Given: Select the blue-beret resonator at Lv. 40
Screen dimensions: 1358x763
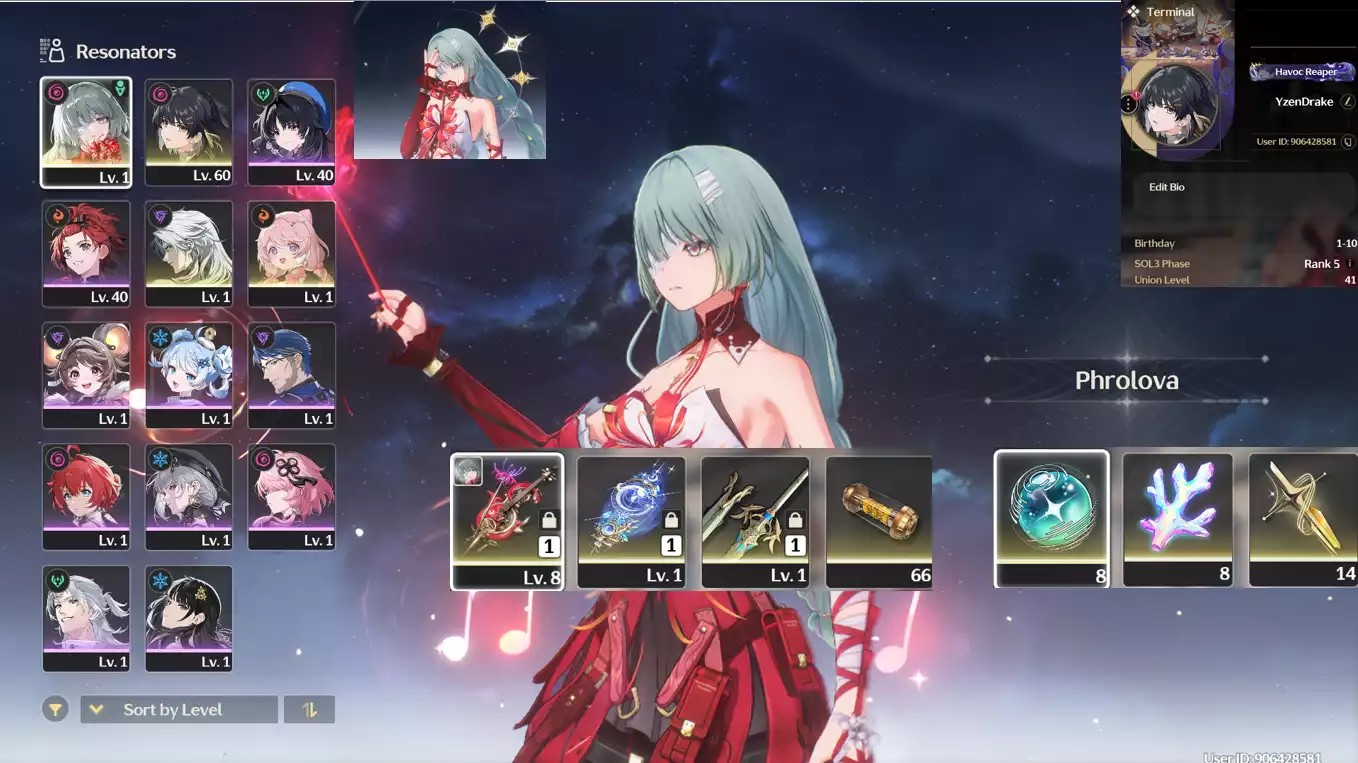Looking at the screenshot, I should tap(291, 132).
